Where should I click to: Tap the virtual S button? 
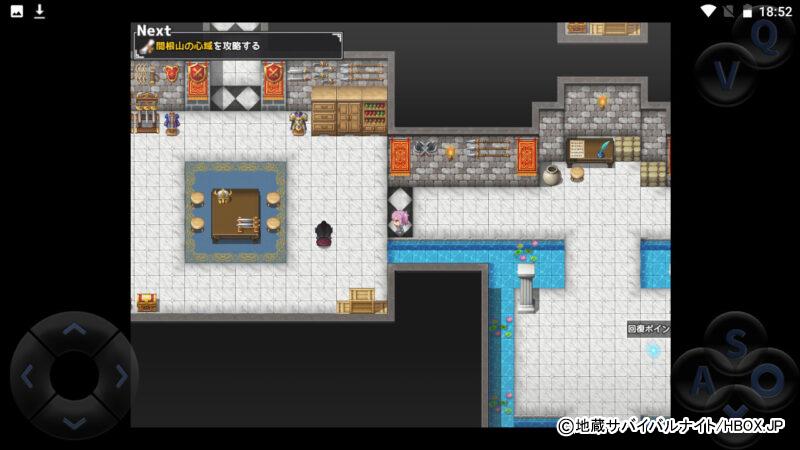(x=736, y=343)
